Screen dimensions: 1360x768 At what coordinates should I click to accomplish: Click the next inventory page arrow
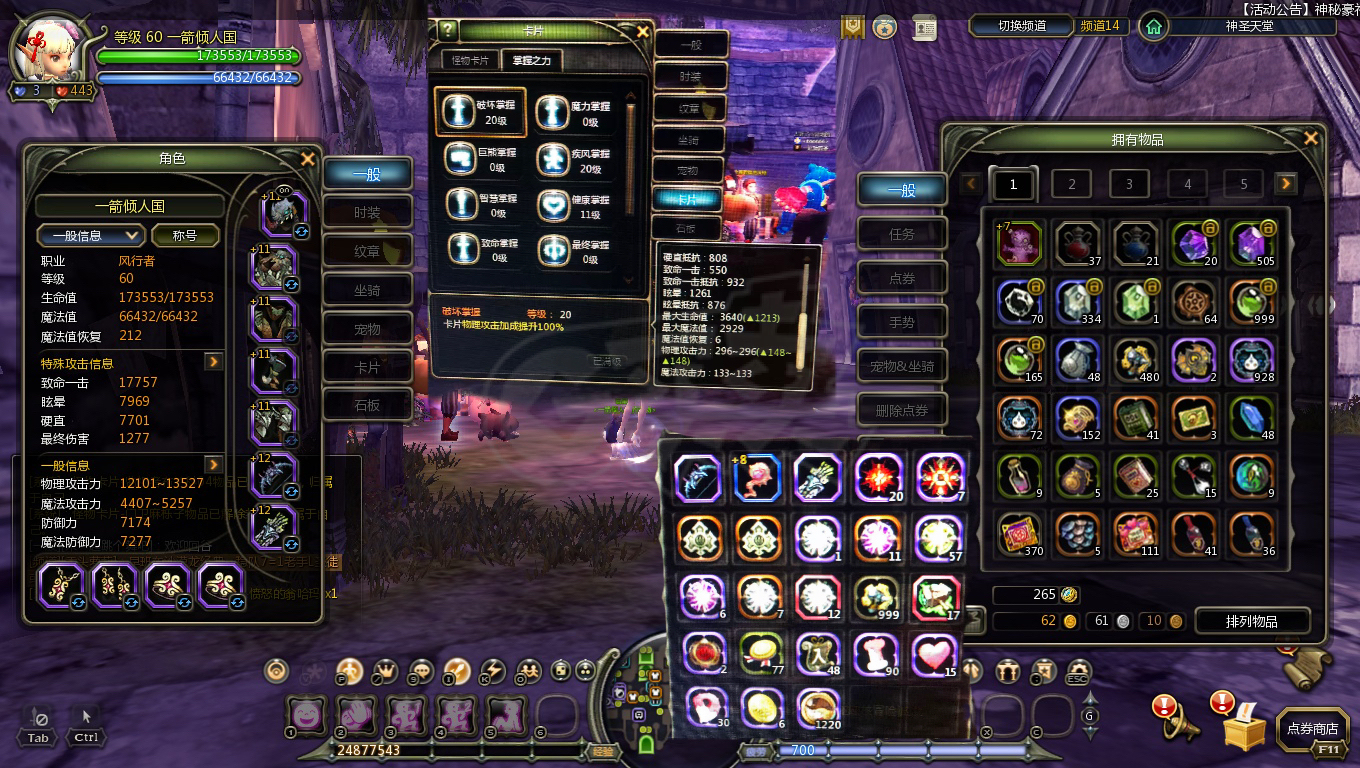coord(1286,184)
